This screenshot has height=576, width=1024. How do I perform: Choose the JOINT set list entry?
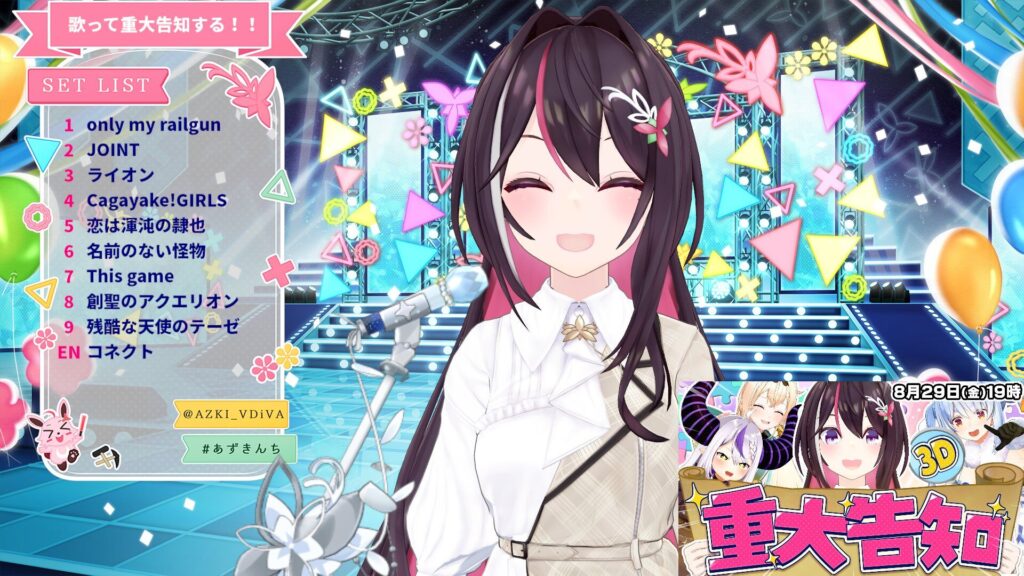pyautogui.click(x=113, y=151)
